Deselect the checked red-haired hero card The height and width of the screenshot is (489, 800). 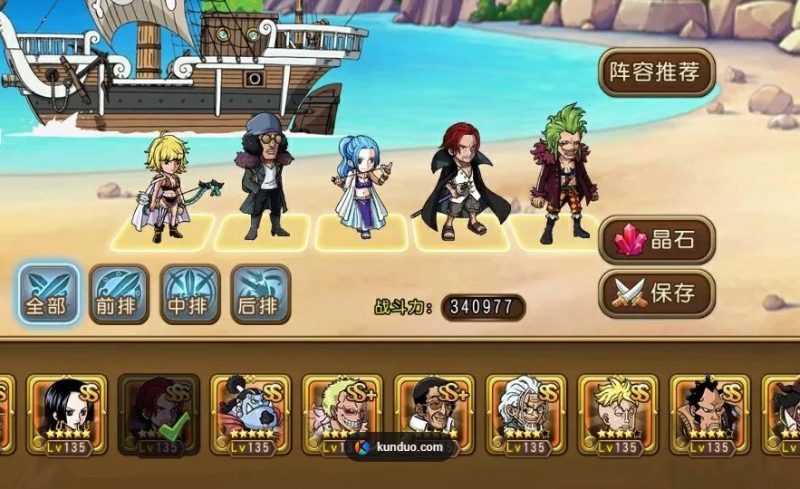tap(158, 415)
